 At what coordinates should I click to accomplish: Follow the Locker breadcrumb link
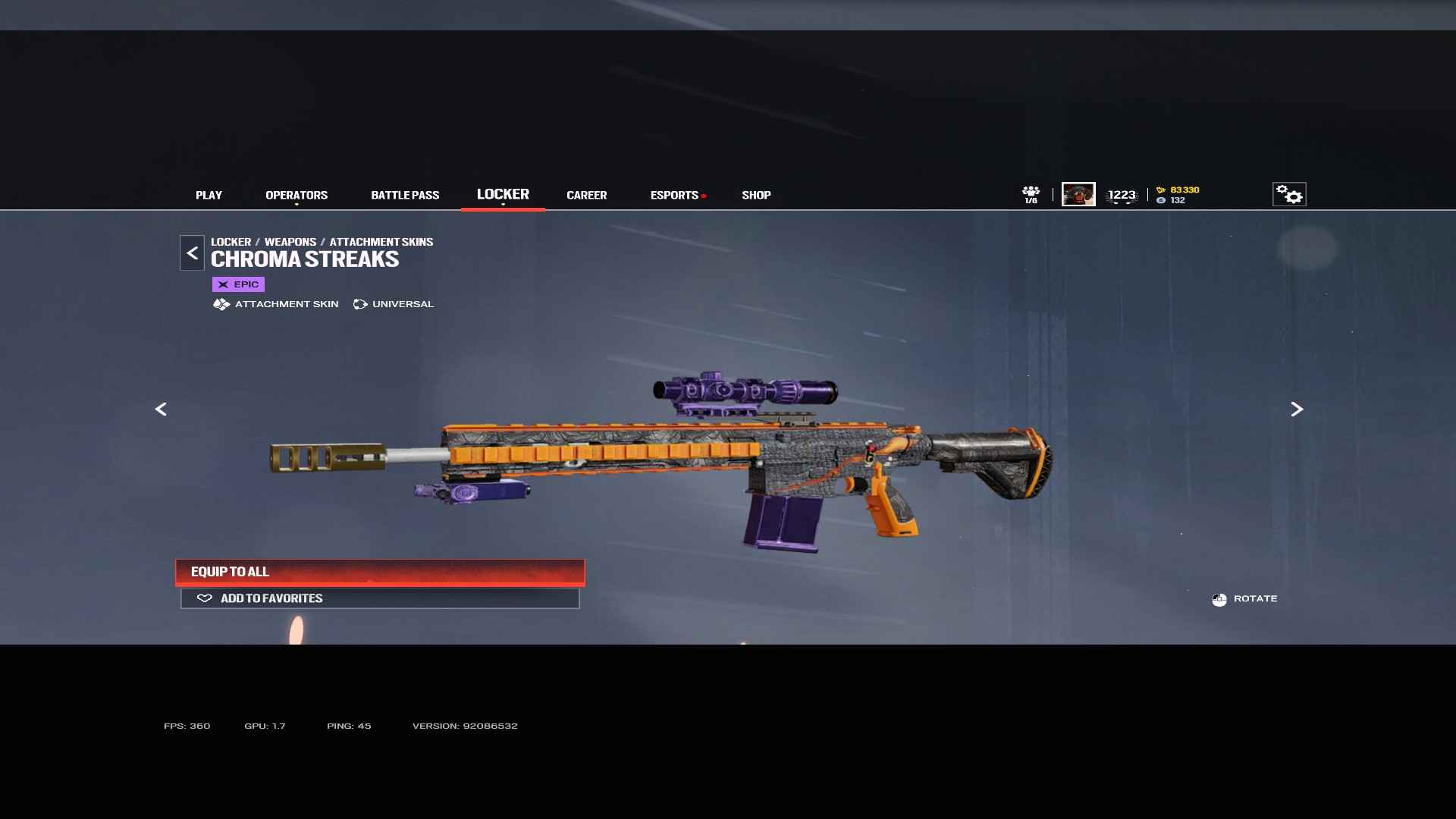pos(231,242)
